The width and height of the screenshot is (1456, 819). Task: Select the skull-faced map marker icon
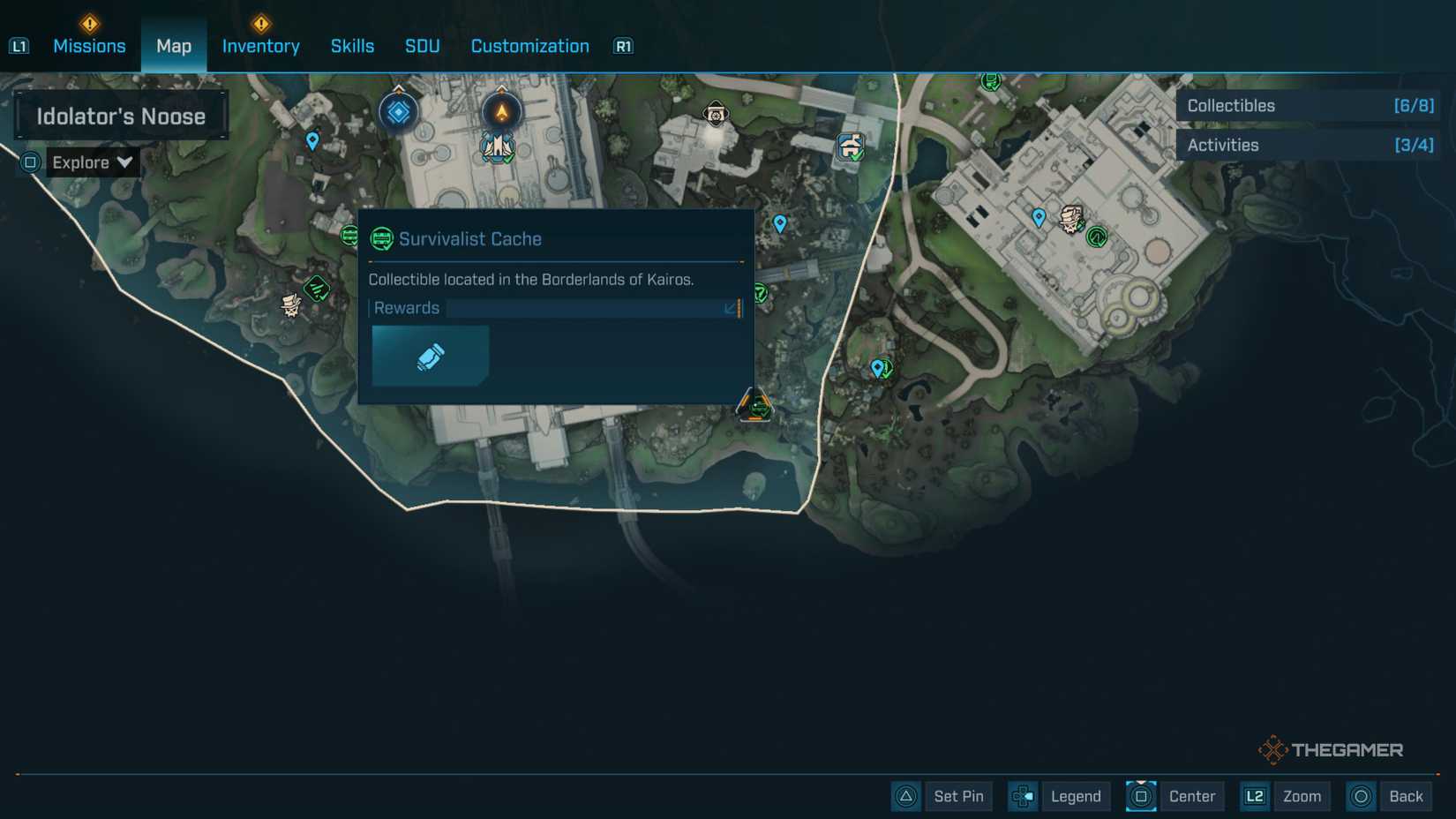coord(716,114)
